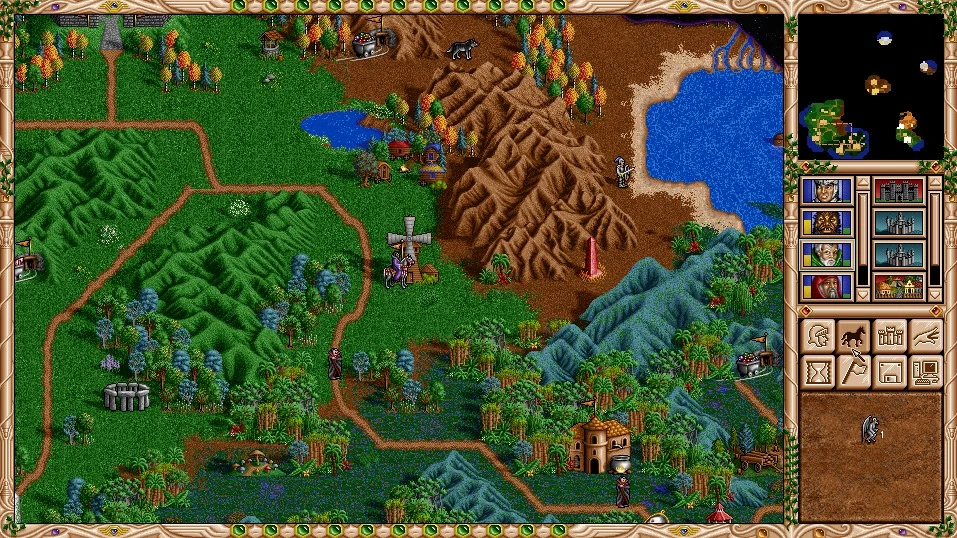Click the castle list's up arrow
Image resolution: width=957 pixels, height=538 pixels.
point(935,183)
